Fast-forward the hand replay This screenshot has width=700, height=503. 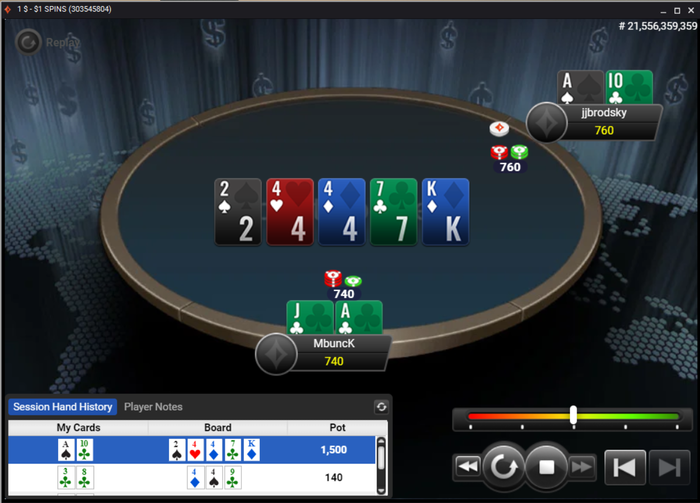coord(582,466)
